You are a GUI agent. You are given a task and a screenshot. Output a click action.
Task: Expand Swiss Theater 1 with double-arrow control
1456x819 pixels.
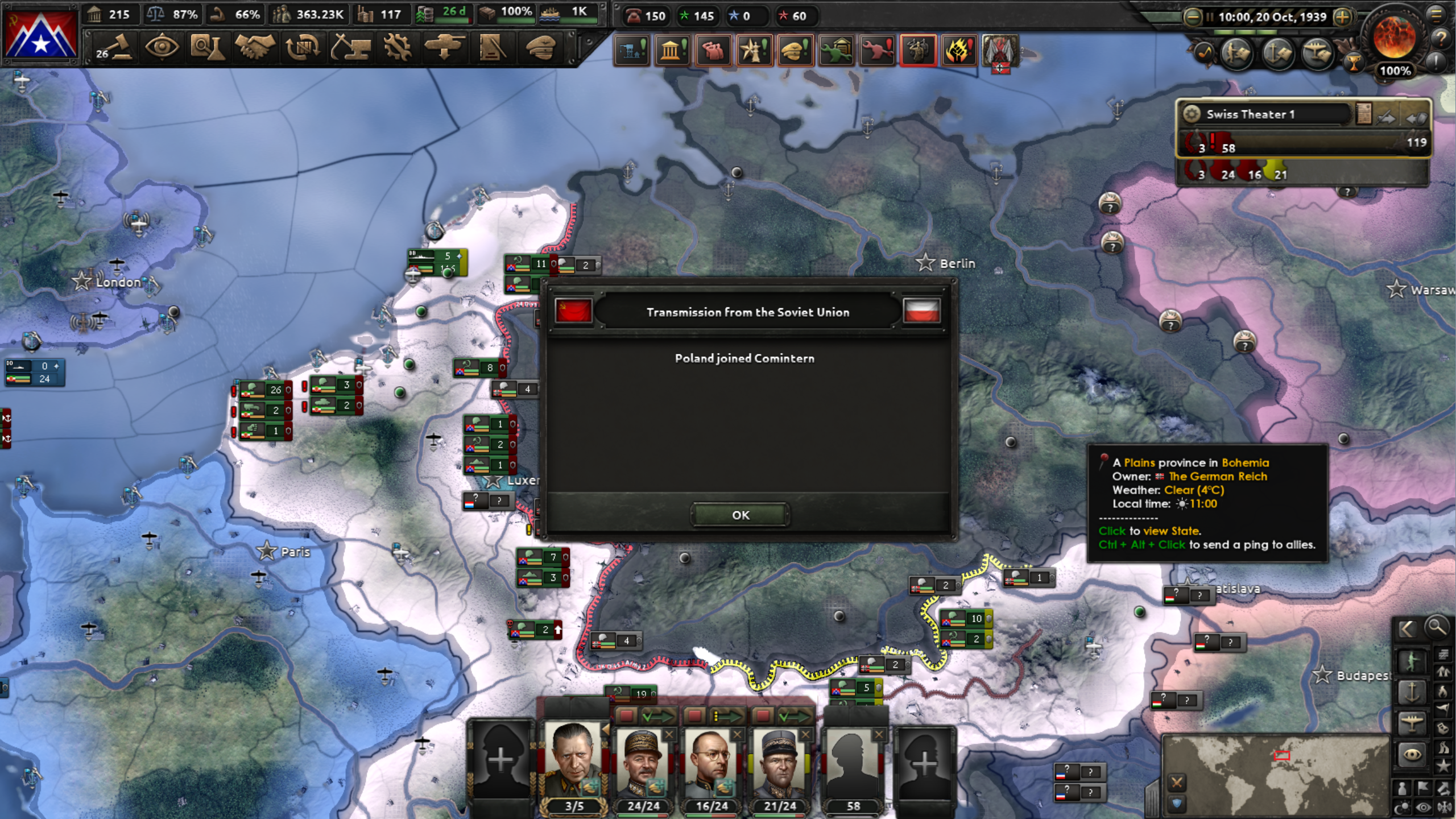click(1416, 117)
